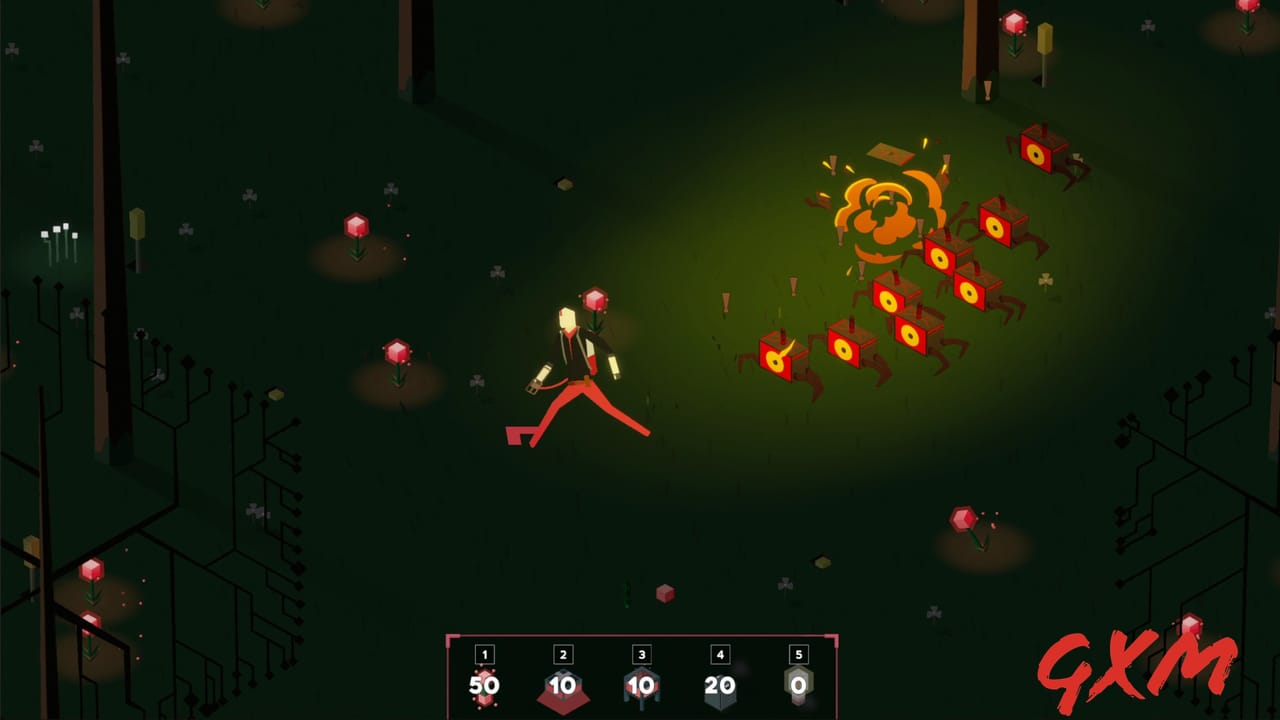This screenshot has height=720, width=1280.
Task: Select the red mine weapon icon in slot 2
Action: pyautogui.click(x=563, y=690)
